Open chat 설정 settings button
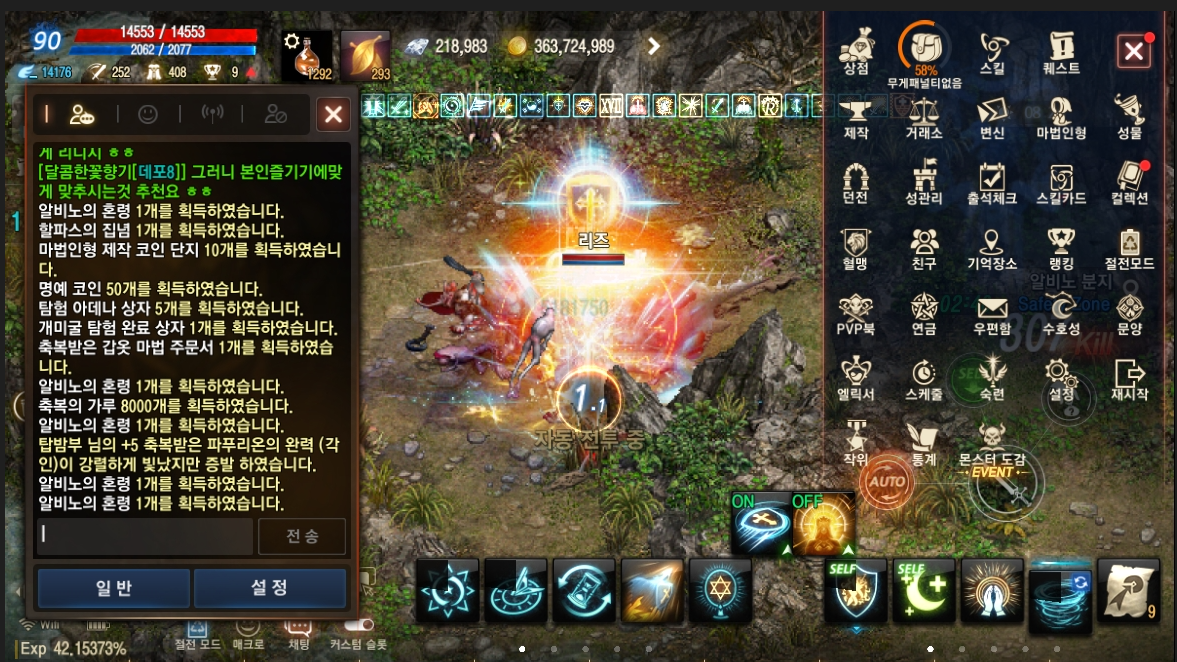The image size is (1177, 662). click(x=269, y=588)
